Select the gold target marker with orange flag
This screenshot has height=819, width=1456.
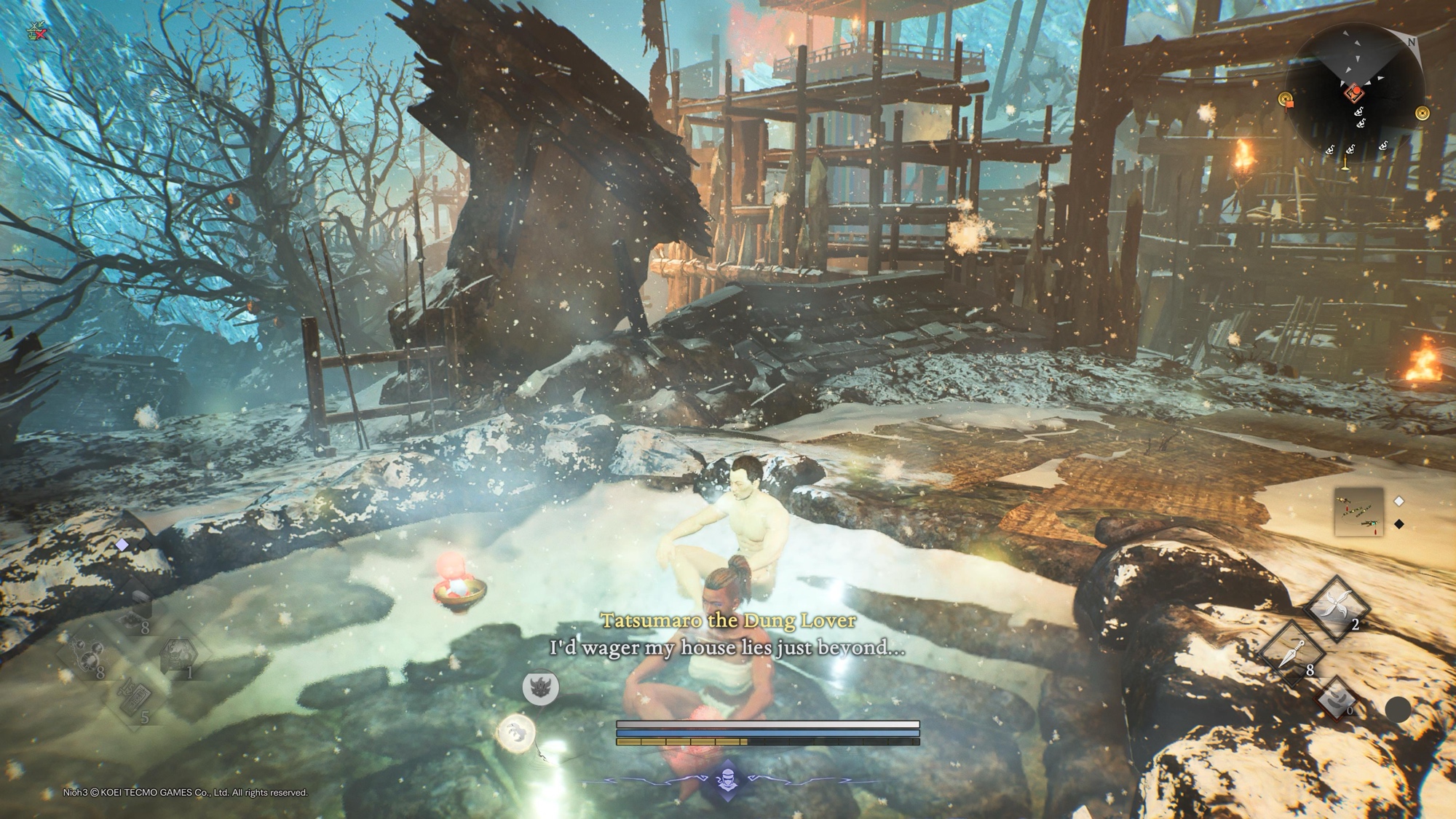(1286, 100)
